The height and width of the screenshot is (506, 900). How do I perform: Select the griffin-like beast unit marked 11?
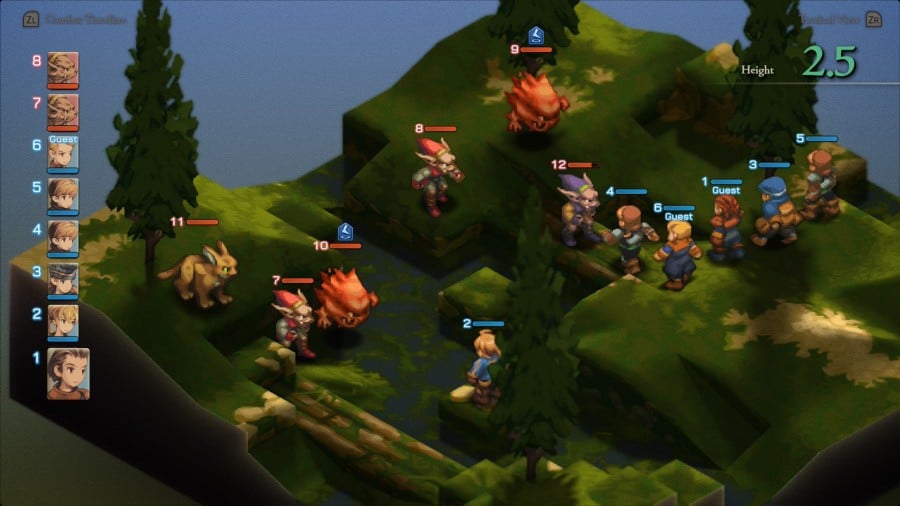click(x=203, y=270)
